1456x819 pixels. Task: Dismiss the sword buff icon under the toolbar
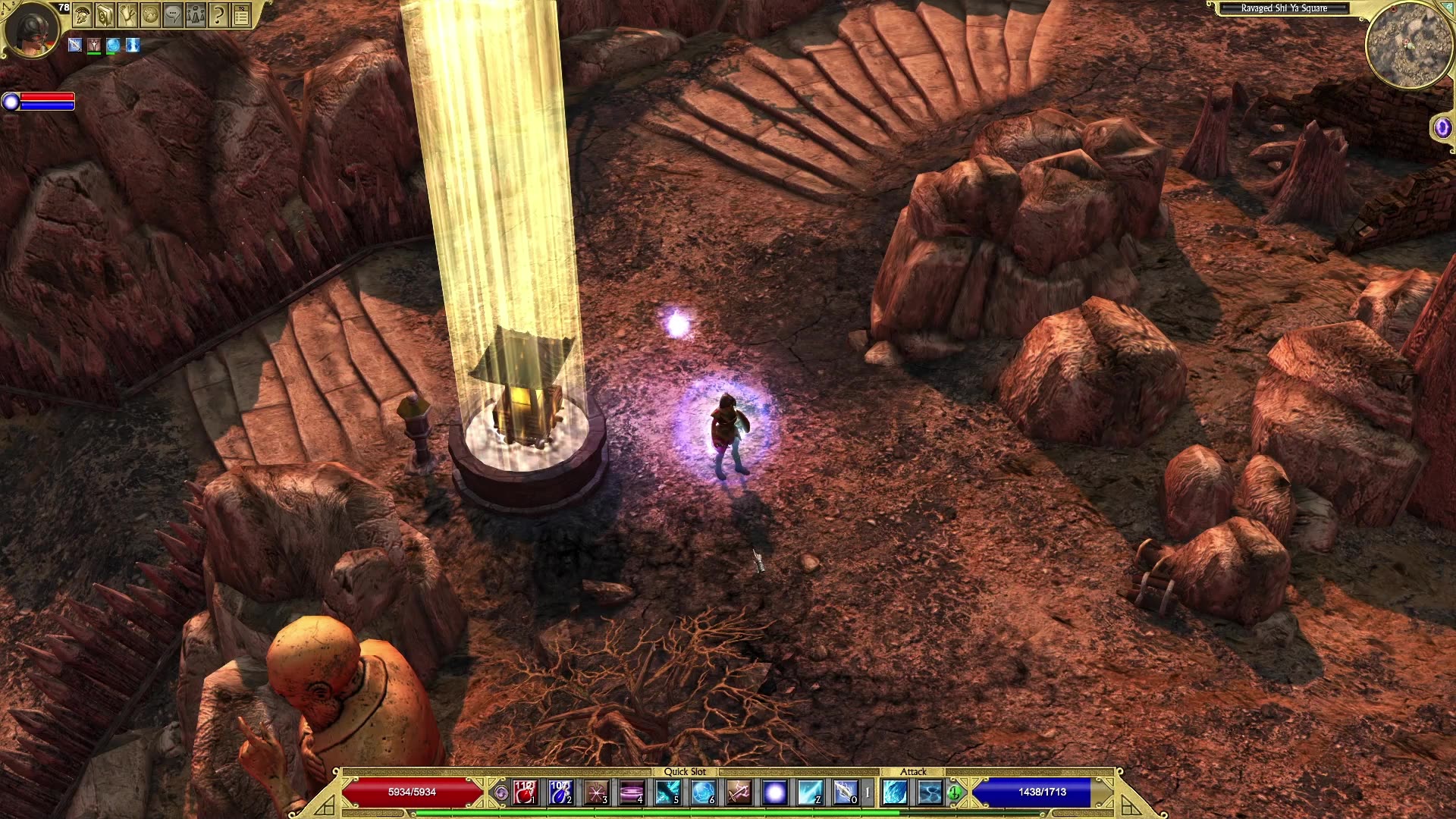75,44
